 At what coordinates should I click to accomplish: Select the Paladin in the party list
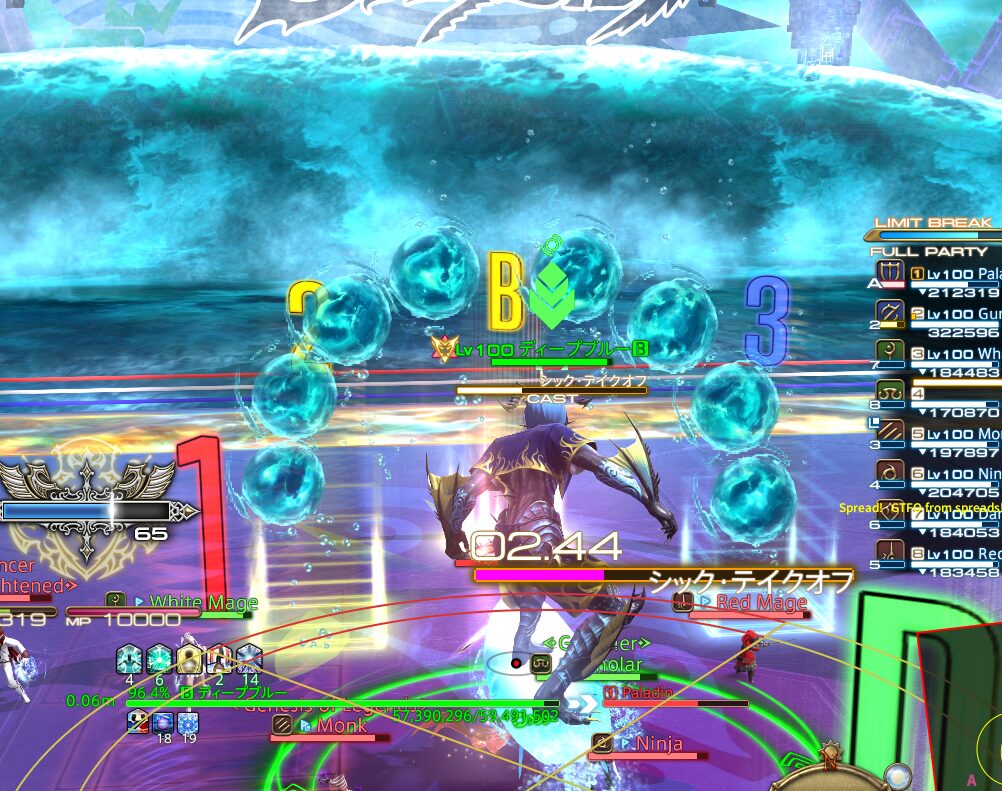955,274
